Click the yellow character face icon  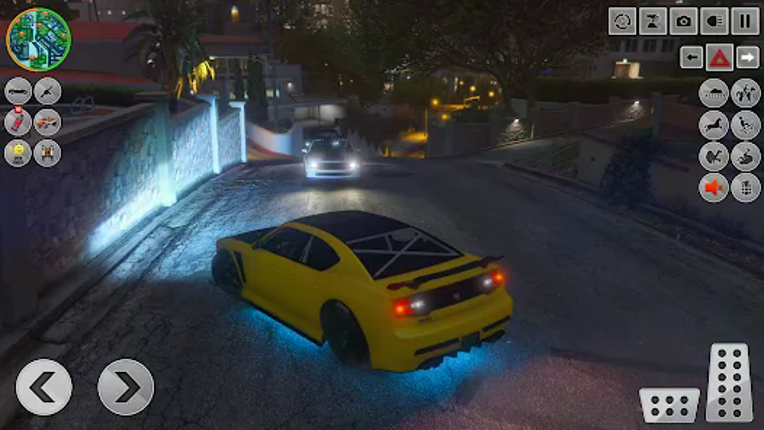coord(18,153)
